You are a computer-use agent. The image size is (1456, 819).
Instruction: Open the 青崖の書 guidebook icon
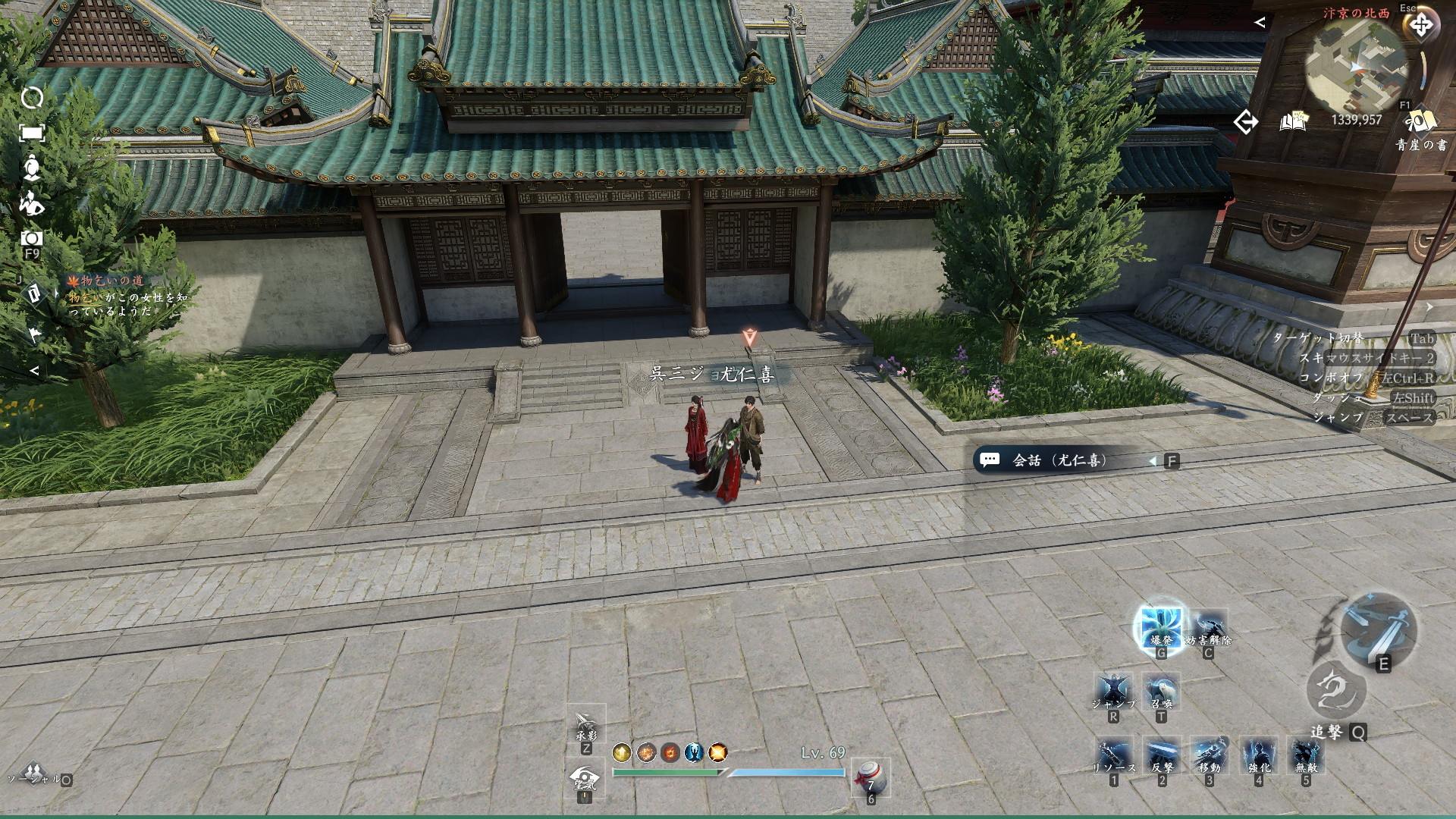[1420, 122]
